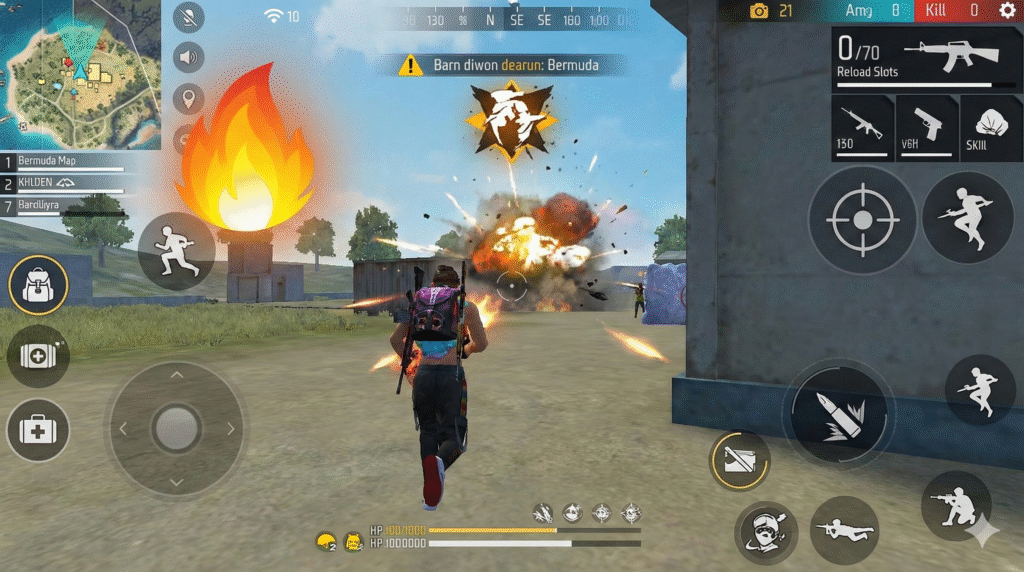This screenshot has height=572, width=1024.
Task: Tap the joystick's up arrow
Action: click(176, 375)
